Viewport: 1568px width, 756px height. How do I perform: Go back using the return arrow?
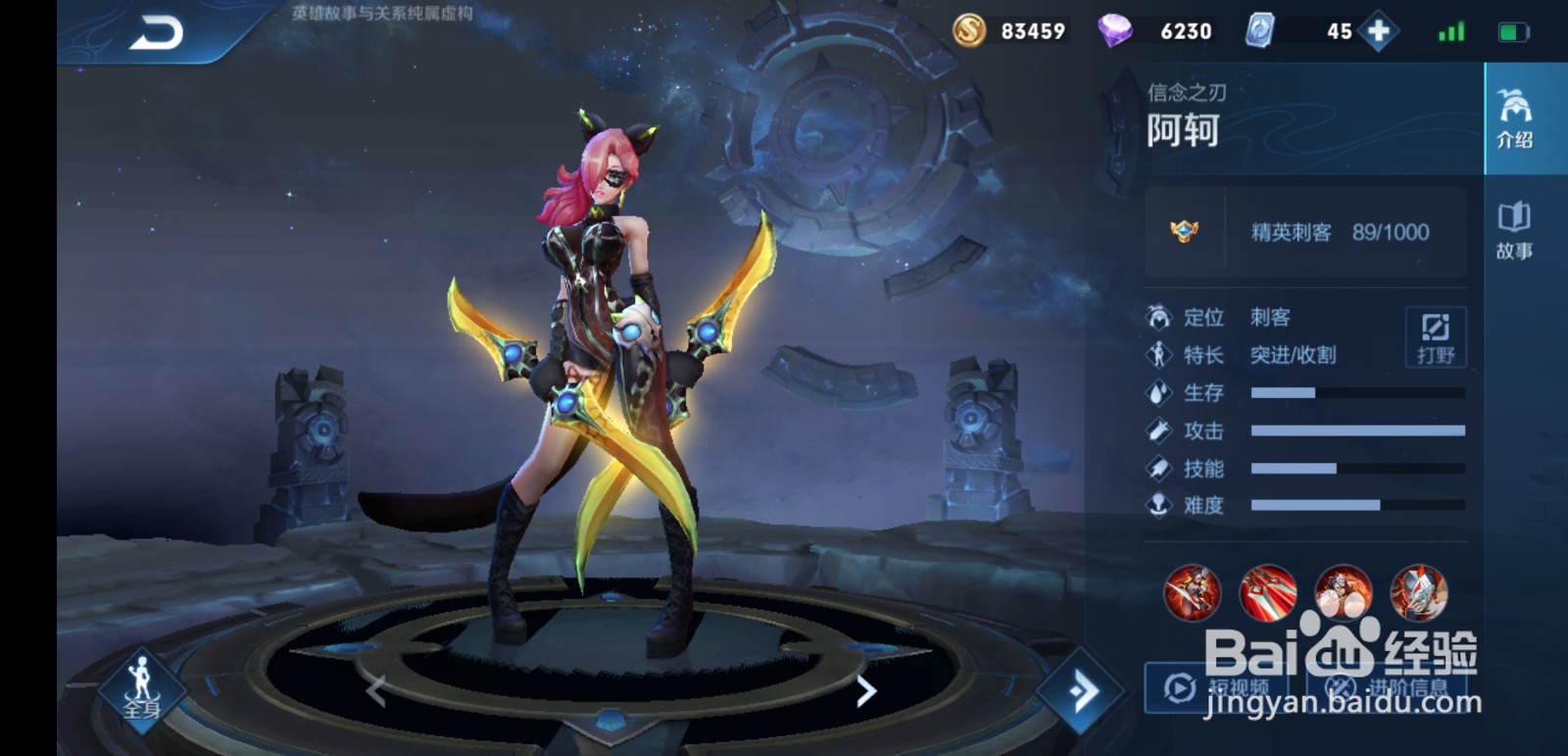pos(157,34)
